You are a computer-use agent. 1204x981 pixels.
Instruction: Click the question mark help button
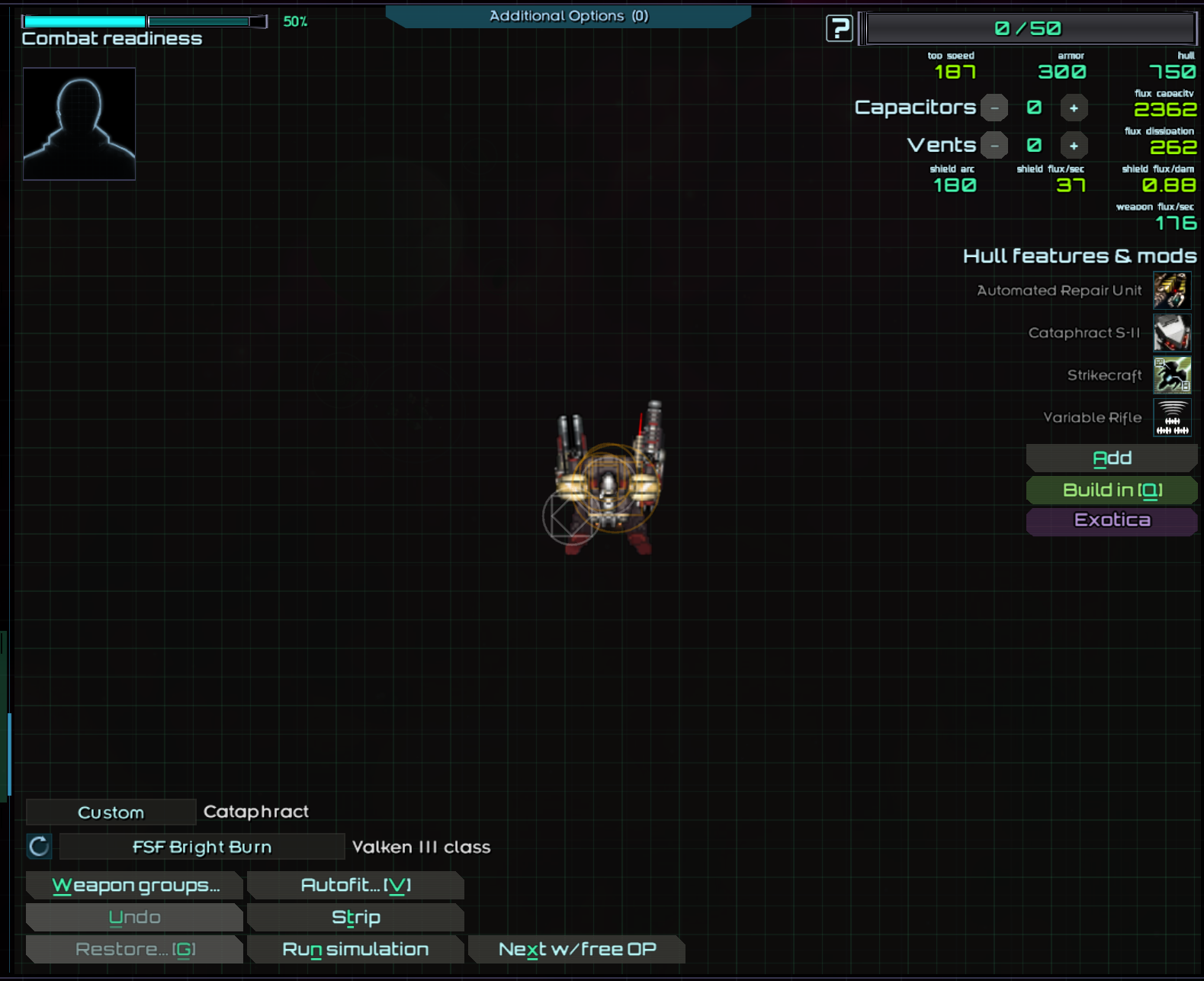pos(839,29)
